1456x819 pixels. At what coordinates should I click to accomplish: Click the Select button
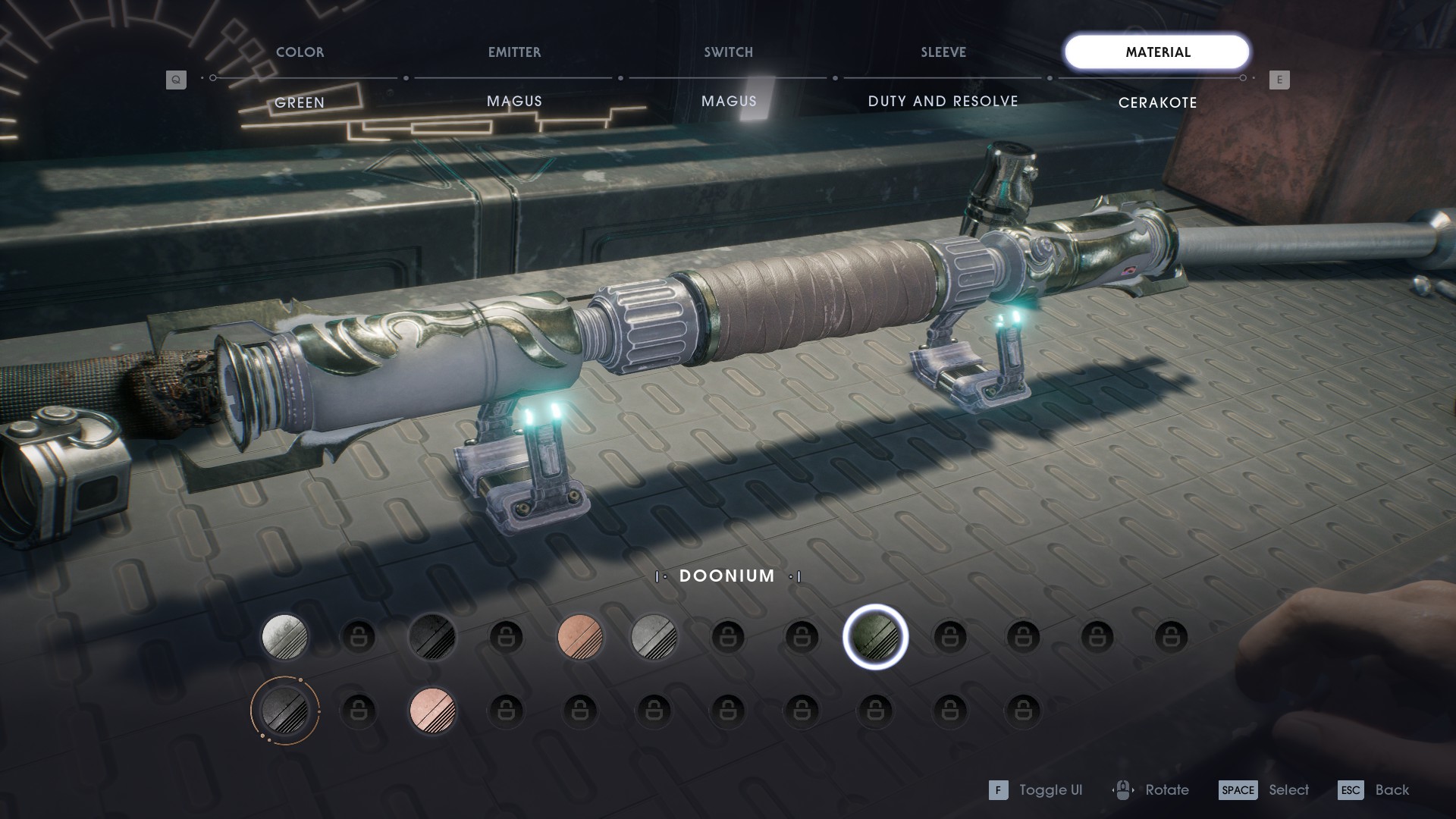(x=1263, y=790)
